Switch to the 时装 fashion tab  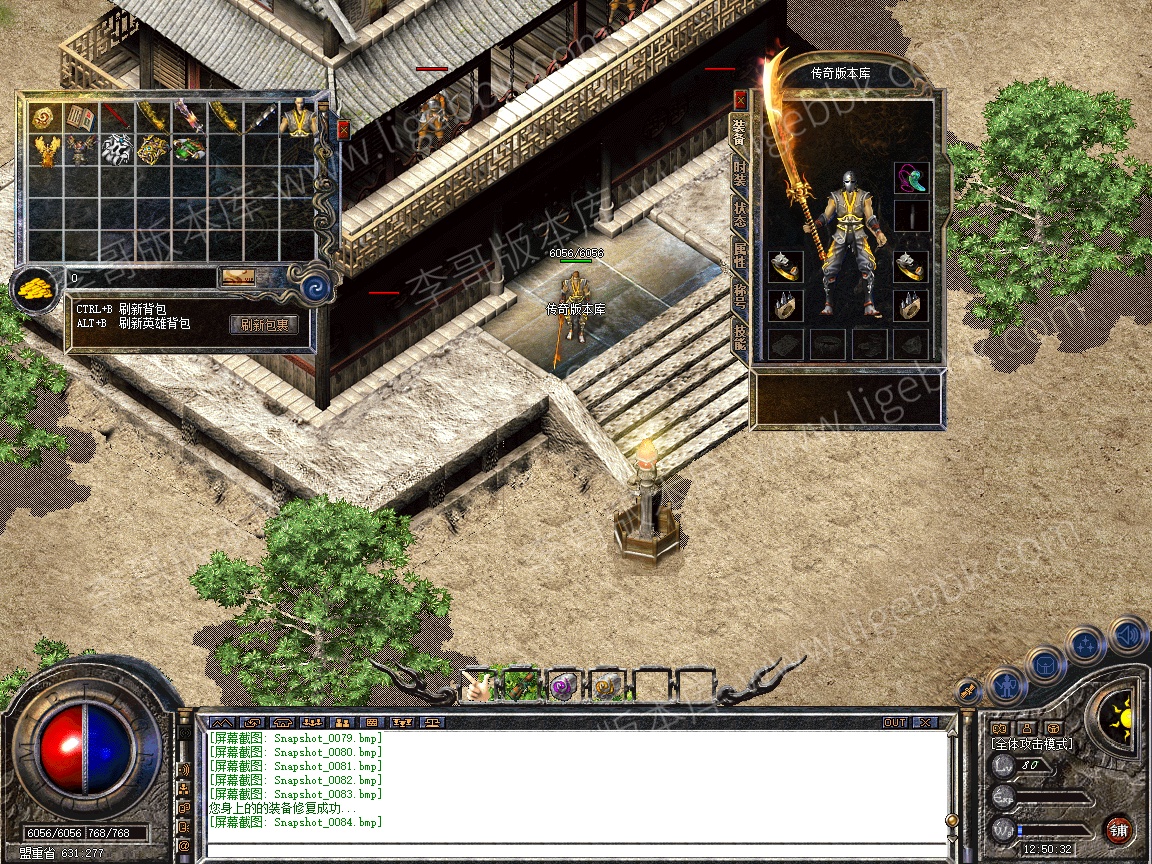(x=740, y=178)
